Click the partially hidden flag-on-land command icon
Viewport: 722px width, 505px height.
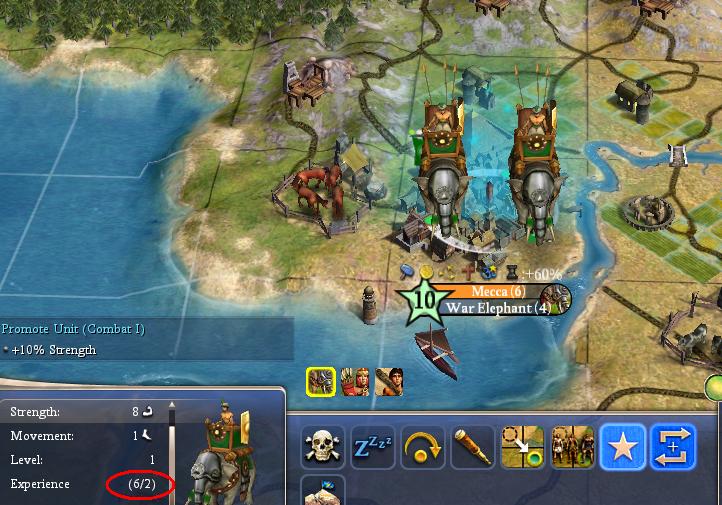(323, 492)
